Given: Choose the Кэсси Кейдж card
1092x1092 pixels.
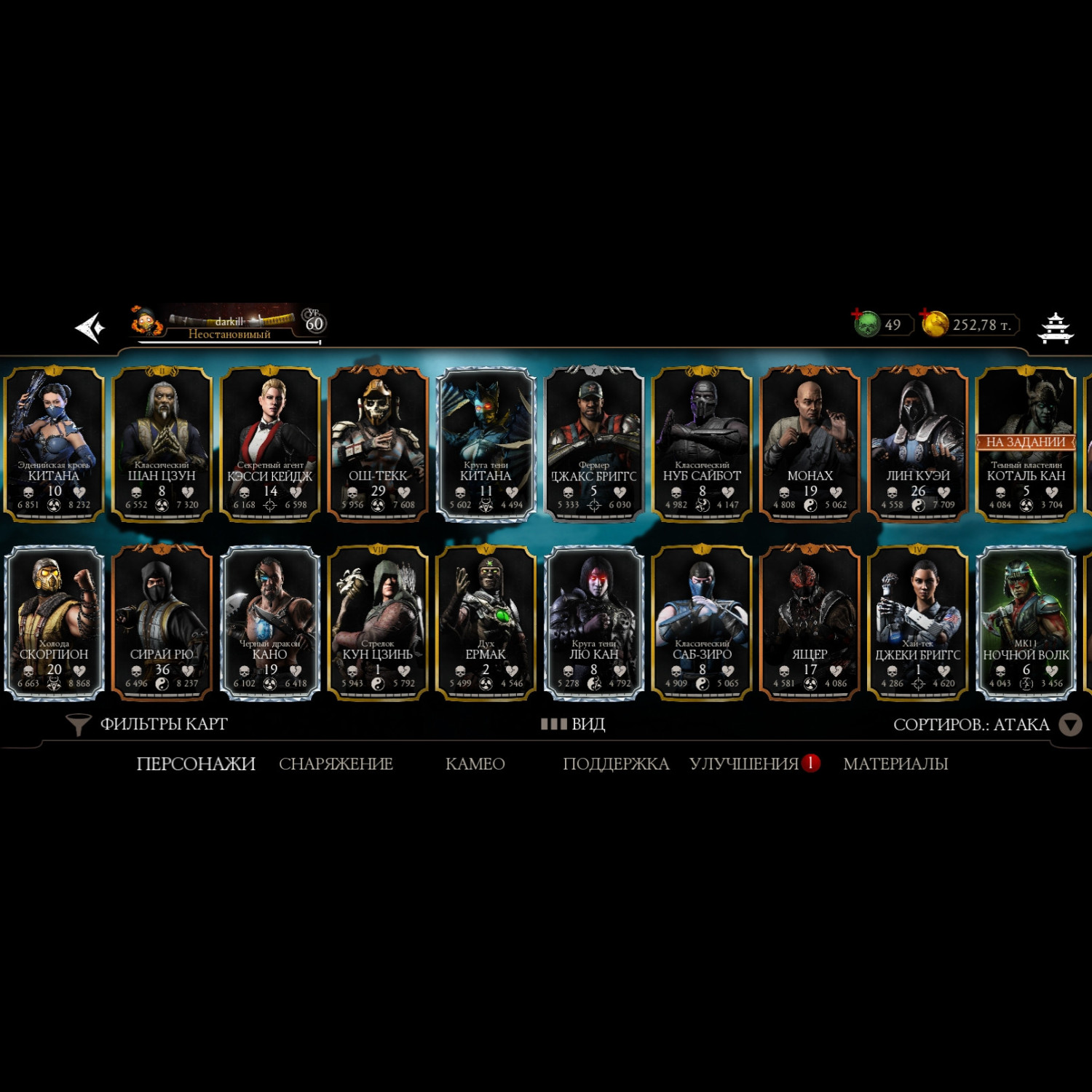Looking at the screenshot, I should tap(270, 444).
